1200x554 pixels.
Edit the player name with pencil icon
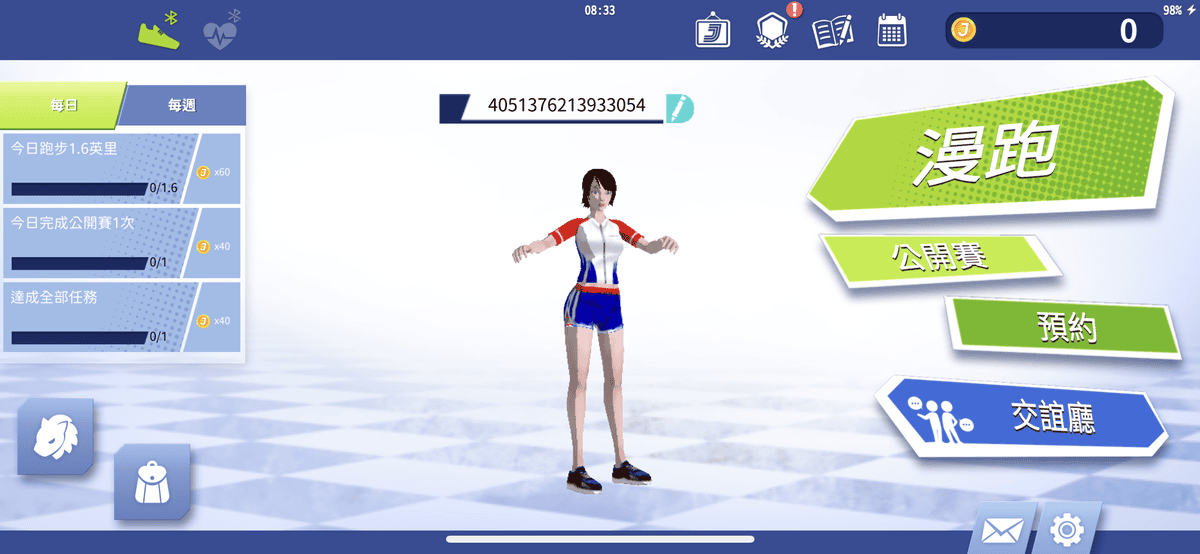pos(679,107)
